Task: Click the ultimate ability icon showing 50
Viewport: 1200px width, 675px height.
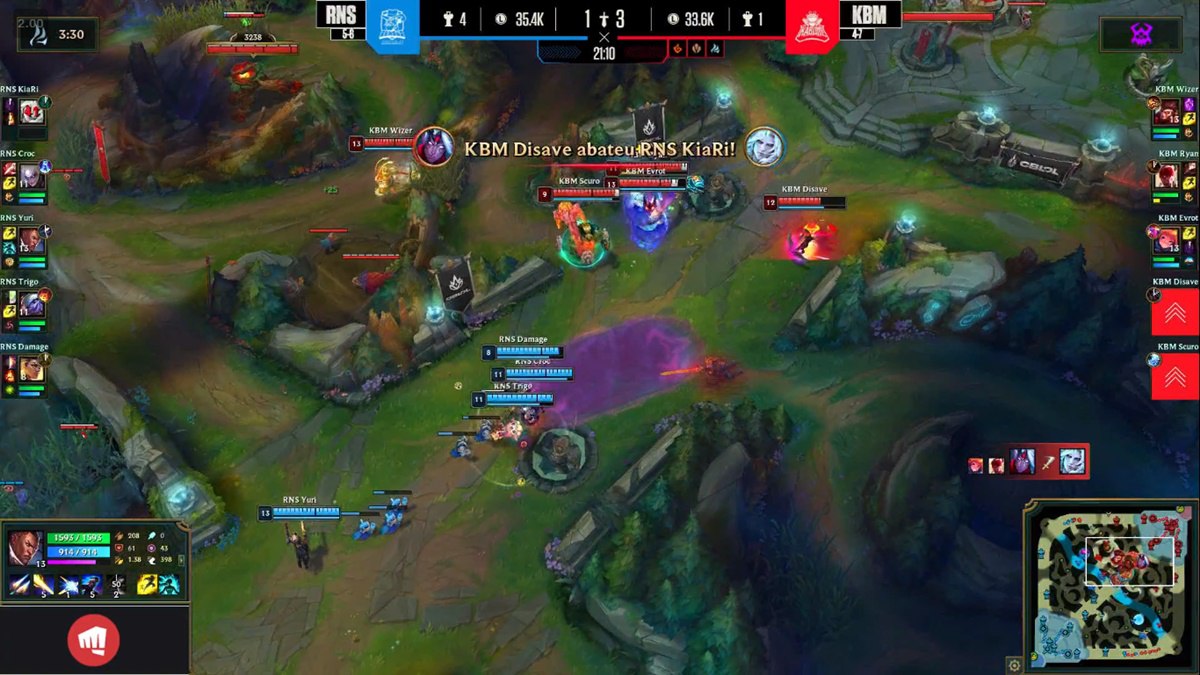Action: click(x=117, y=585)
